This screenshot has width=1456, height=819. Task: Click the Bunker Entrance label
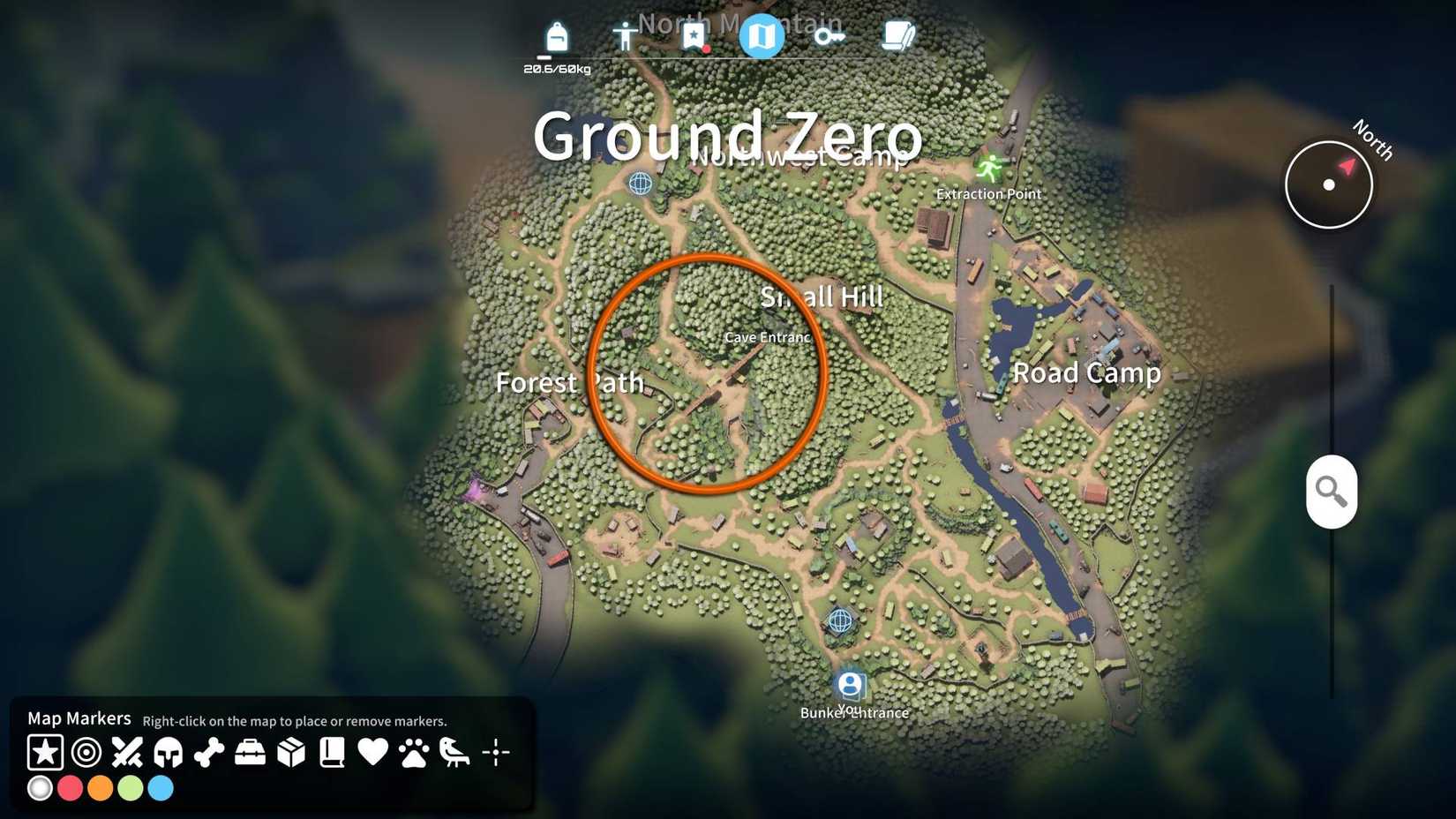point(853,712)
